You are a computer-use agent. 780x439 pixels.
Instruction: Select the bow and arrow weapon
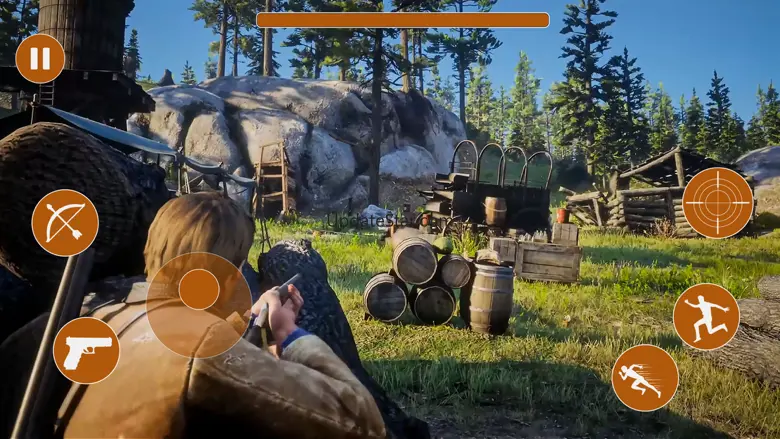65,222
